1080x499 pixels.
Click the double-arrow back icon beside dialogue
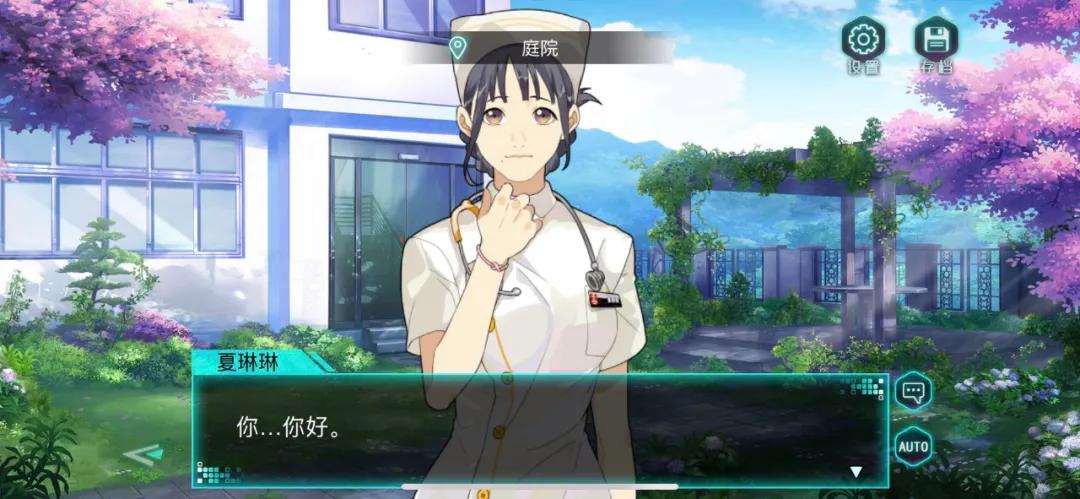point(142,455)
